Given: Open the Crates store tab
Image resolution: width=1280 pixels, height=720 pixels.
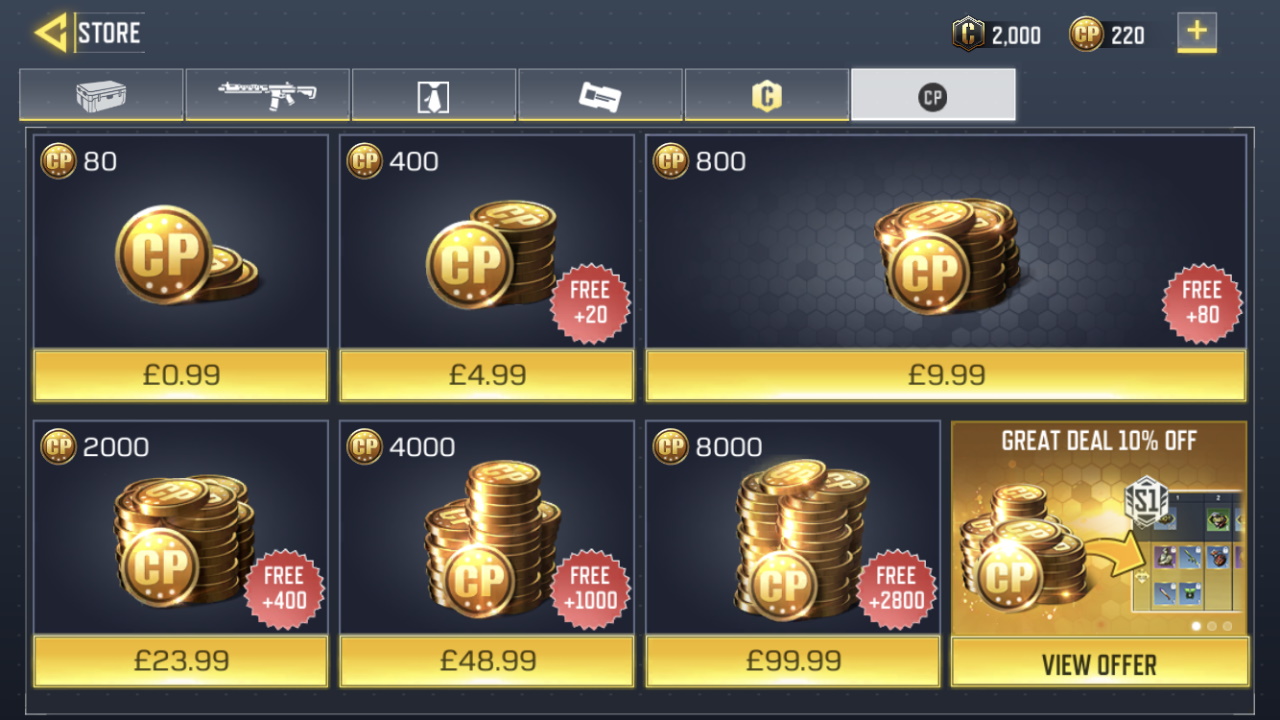Looking at the screenshot, I should (x=100, y=94).
